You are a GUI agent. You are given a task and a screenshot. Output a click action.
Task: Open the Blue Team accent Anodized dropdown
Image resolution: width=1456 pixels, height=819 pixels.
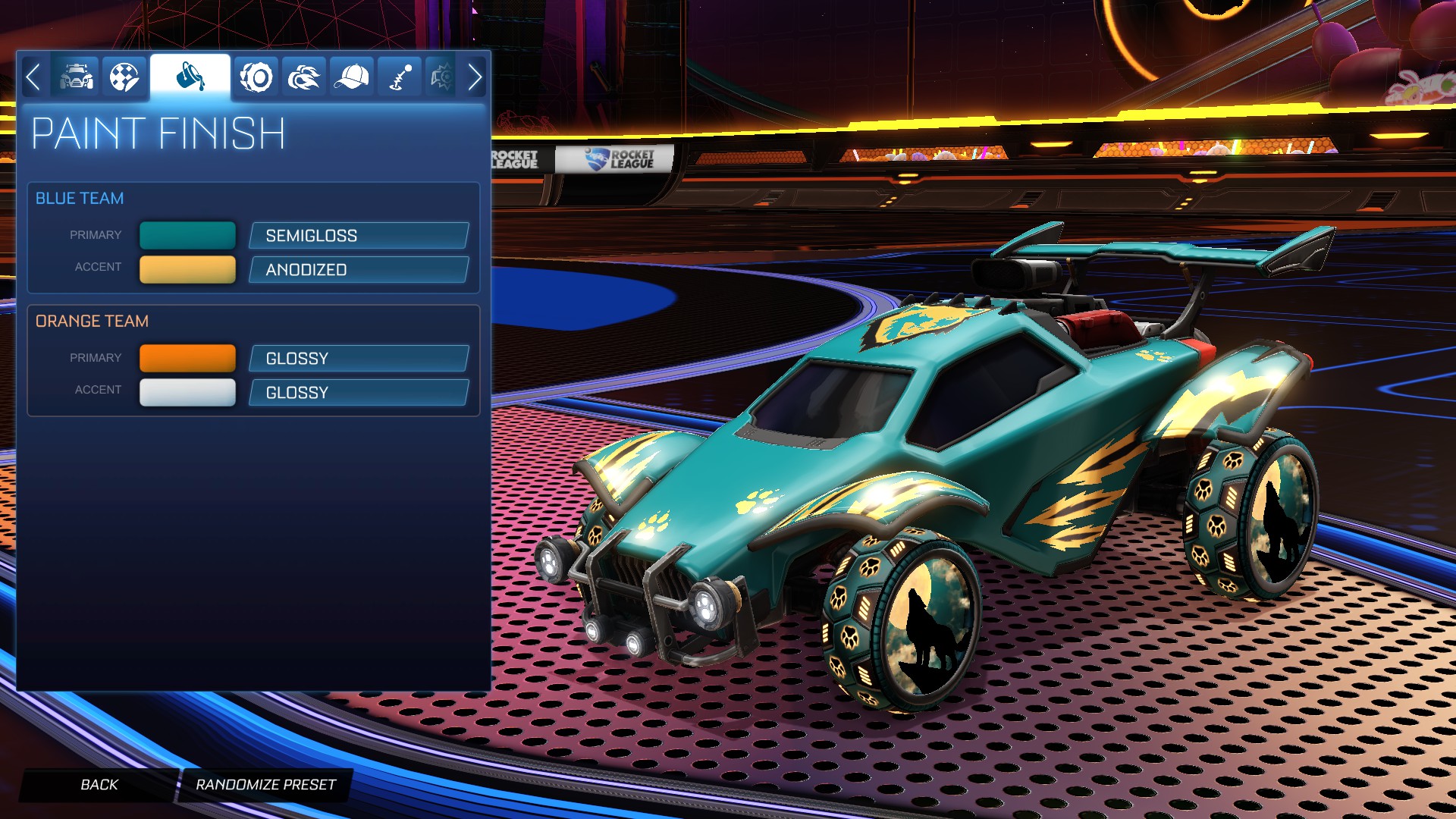[x=357, y=269]
